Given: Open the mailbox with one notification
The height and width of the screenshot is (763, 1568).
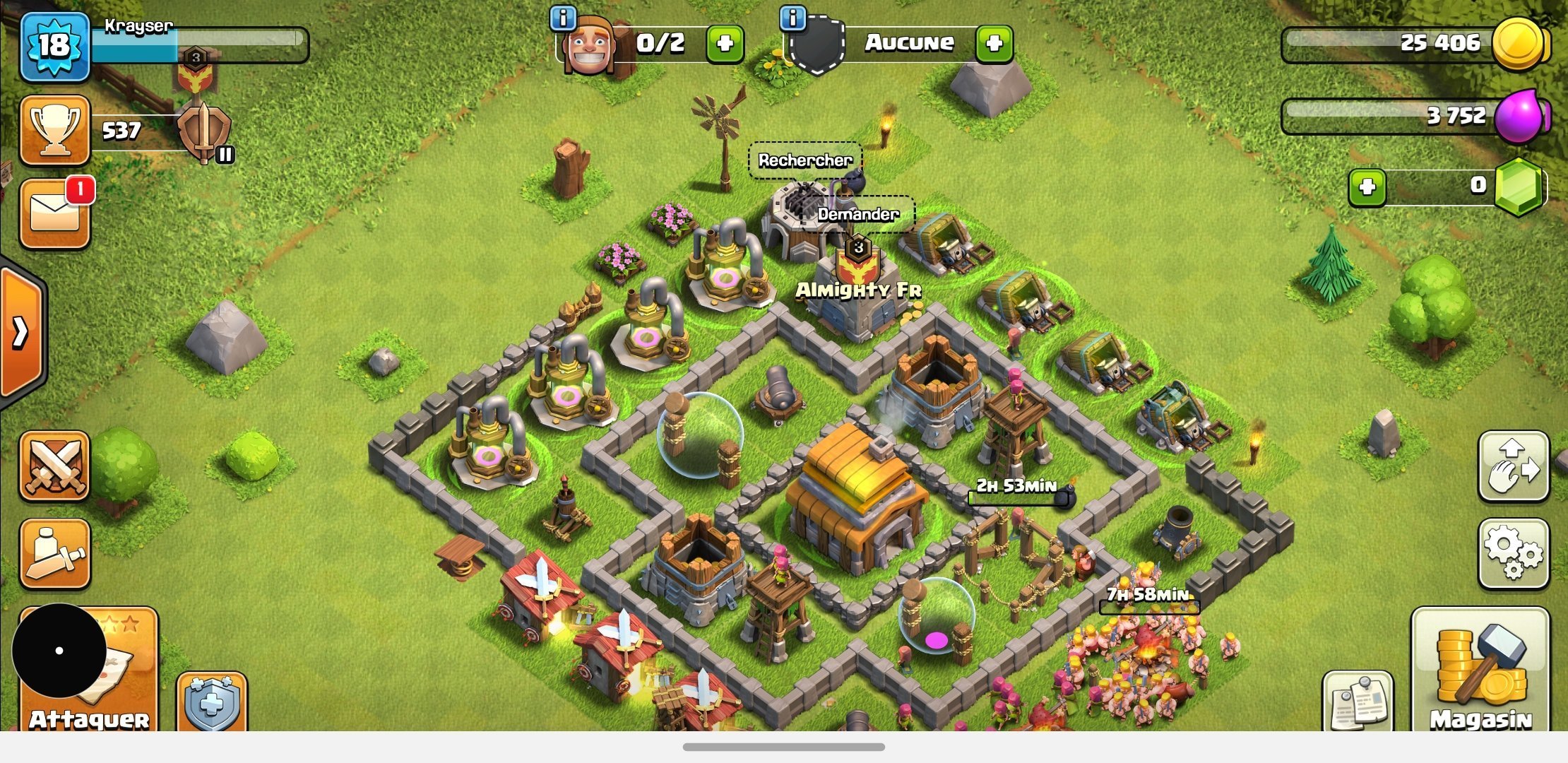Looking at the screenshot, I should [55, 213].
